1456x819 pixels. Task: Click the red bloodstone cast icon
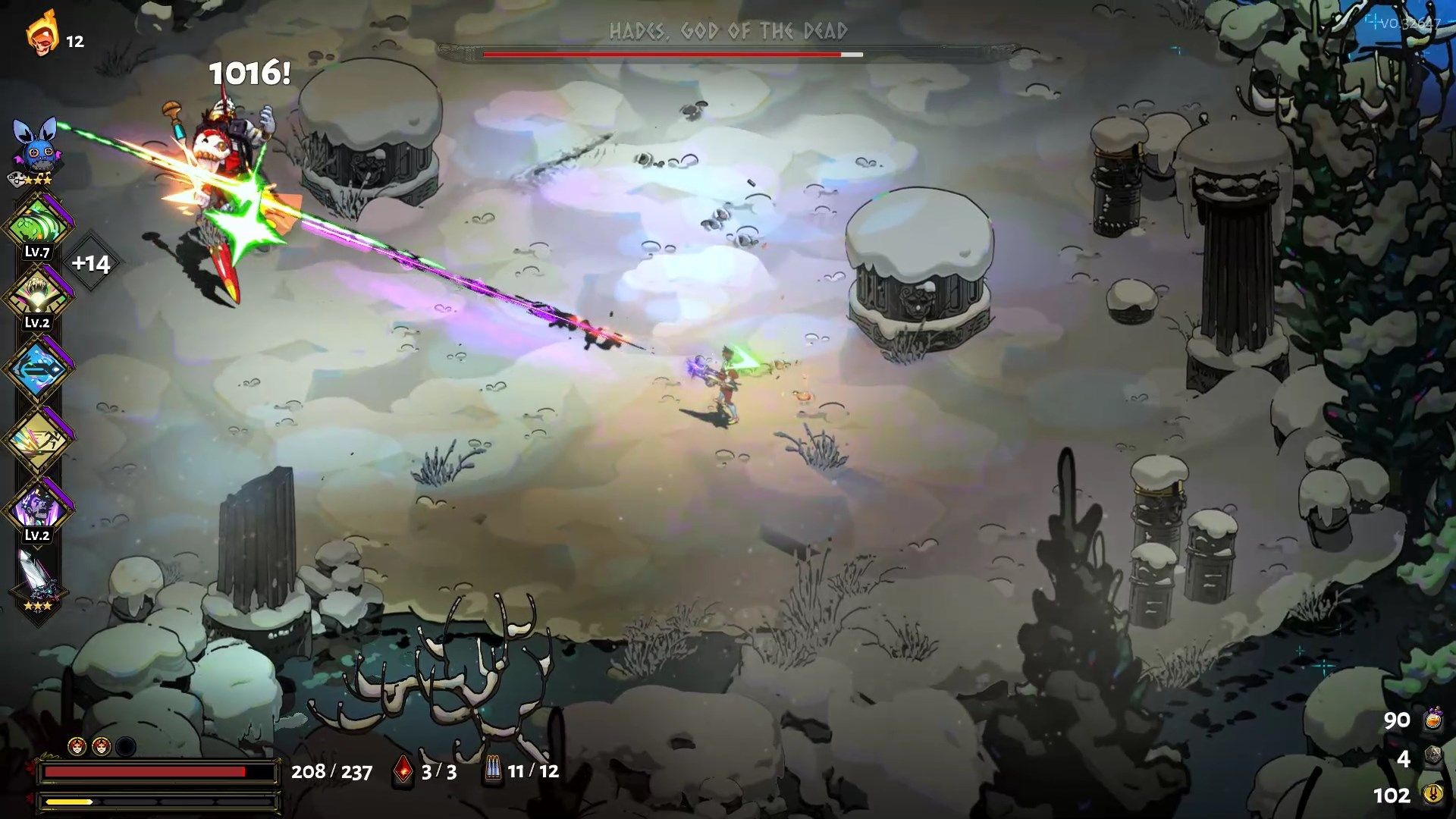coord(403,770)
